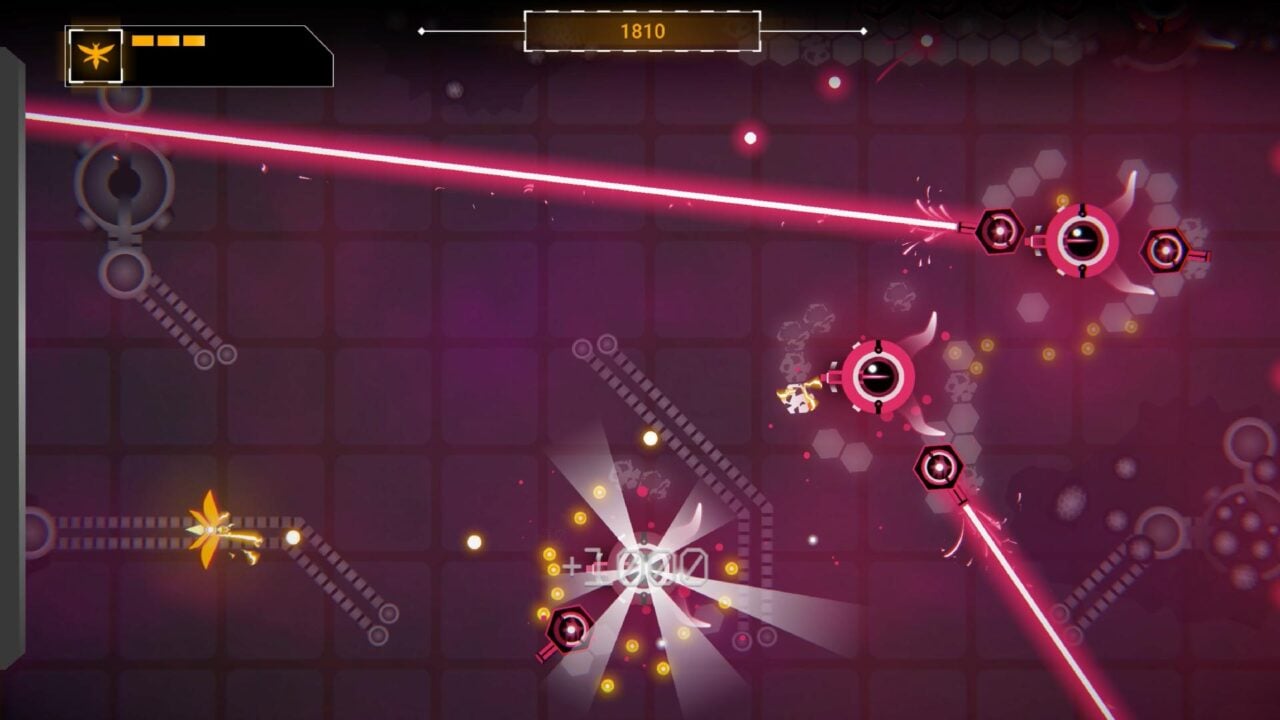1280x720 pixels.
Task: Click the golden player ship
Action: click(x=210, y=530)
